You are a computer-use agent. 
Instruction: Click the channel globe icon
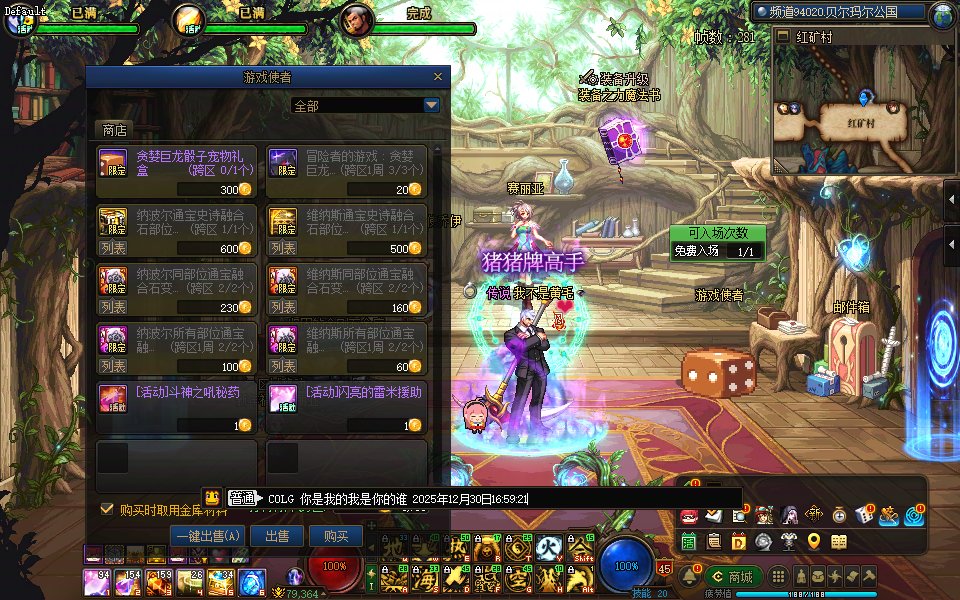point(942,14)
